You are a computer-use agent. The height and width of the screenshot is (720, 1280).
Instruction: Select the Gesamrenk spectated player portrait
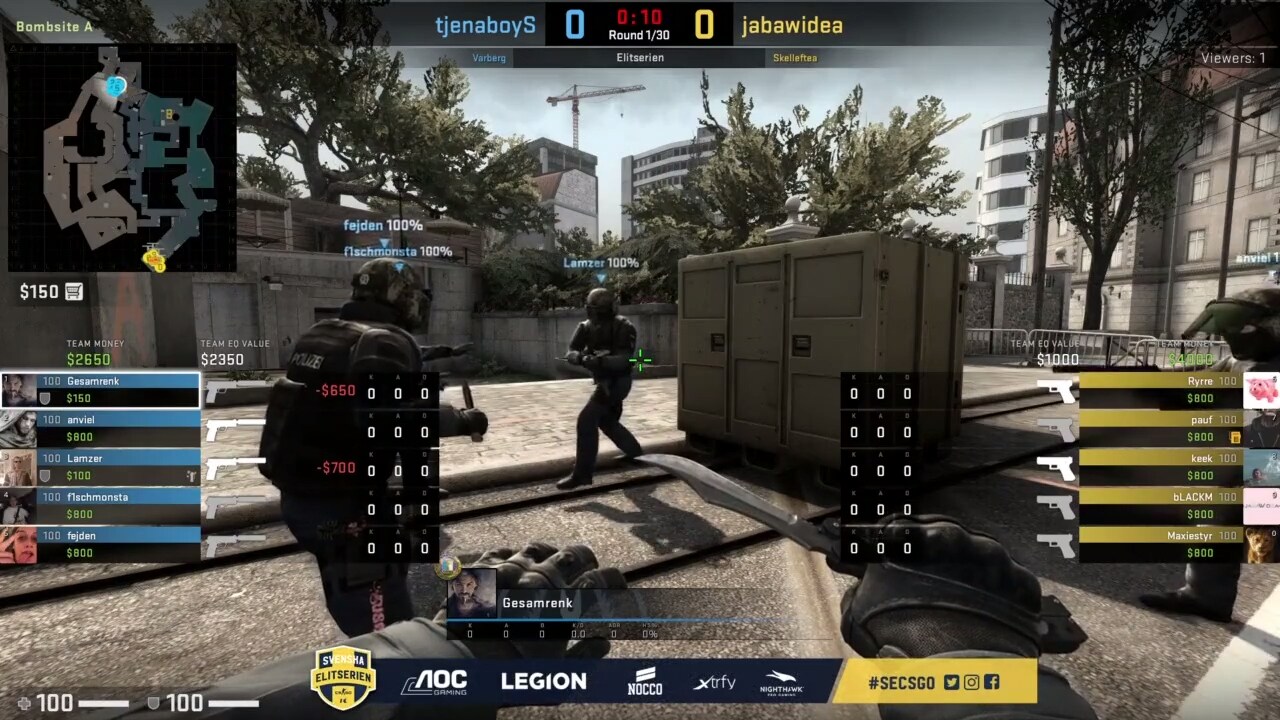point(471,594)
